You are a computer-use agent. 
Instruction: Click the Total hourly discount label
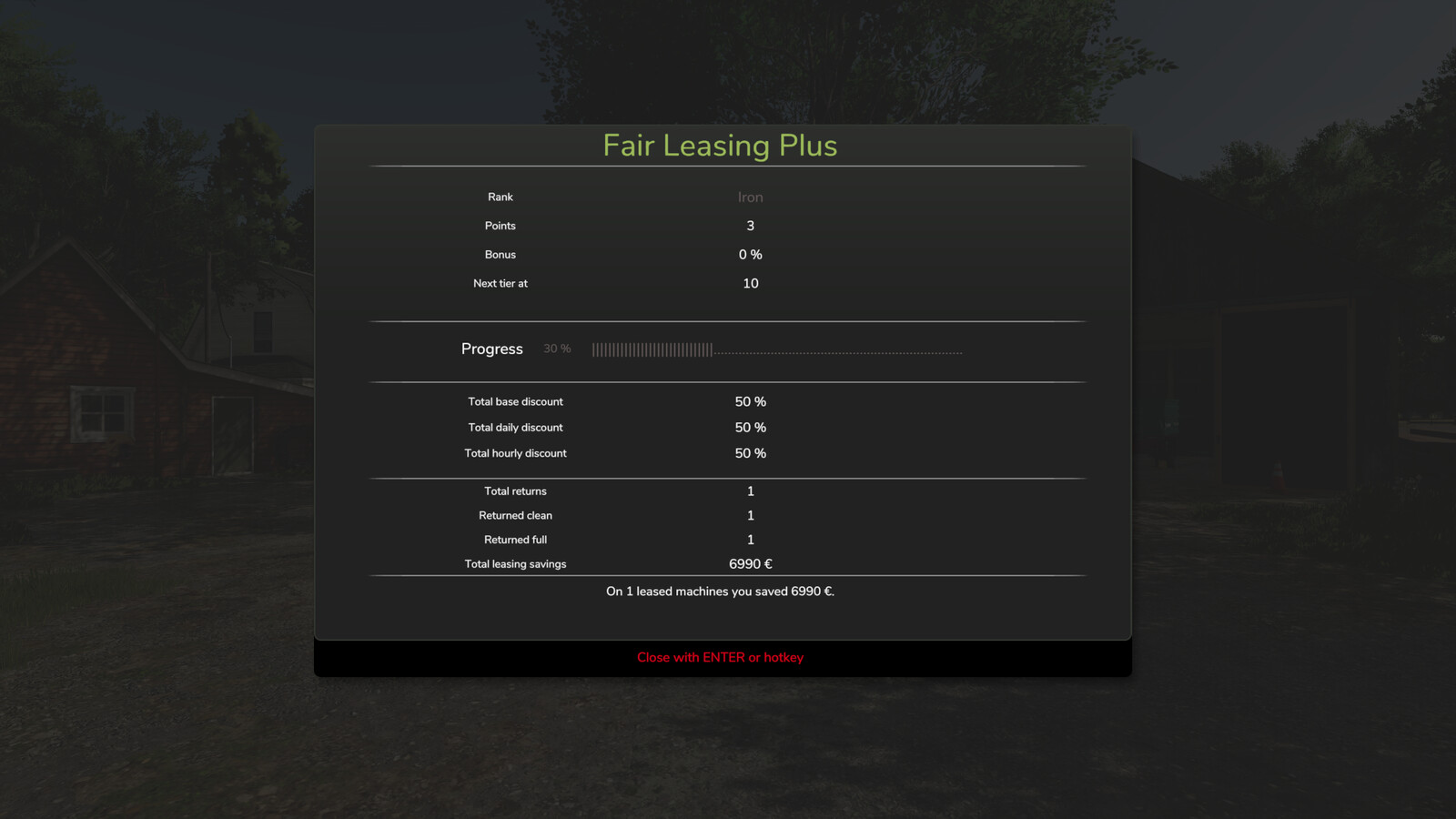(515, 453)
